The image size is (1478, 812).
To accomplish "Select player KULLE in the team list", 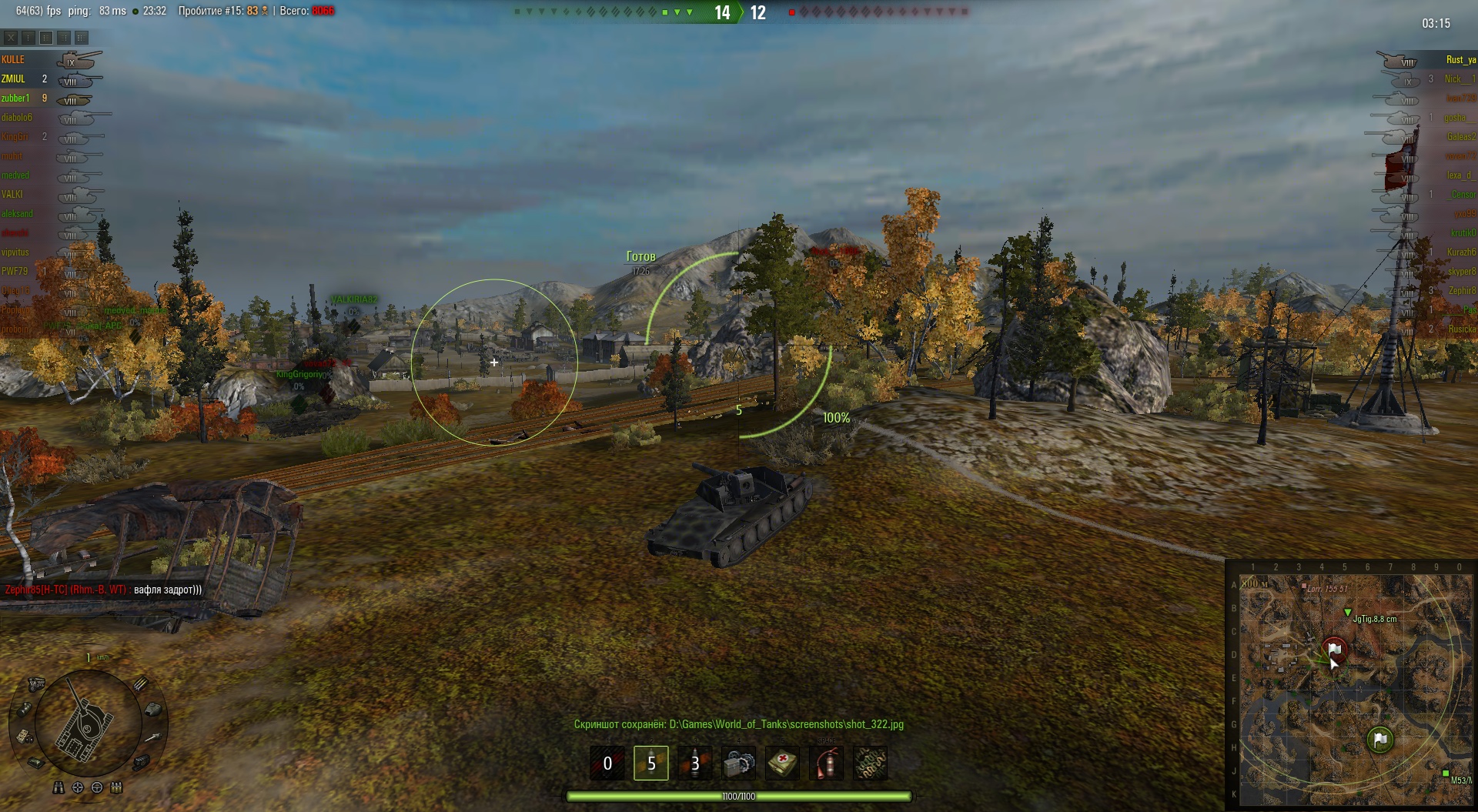I will click(13, 59).
